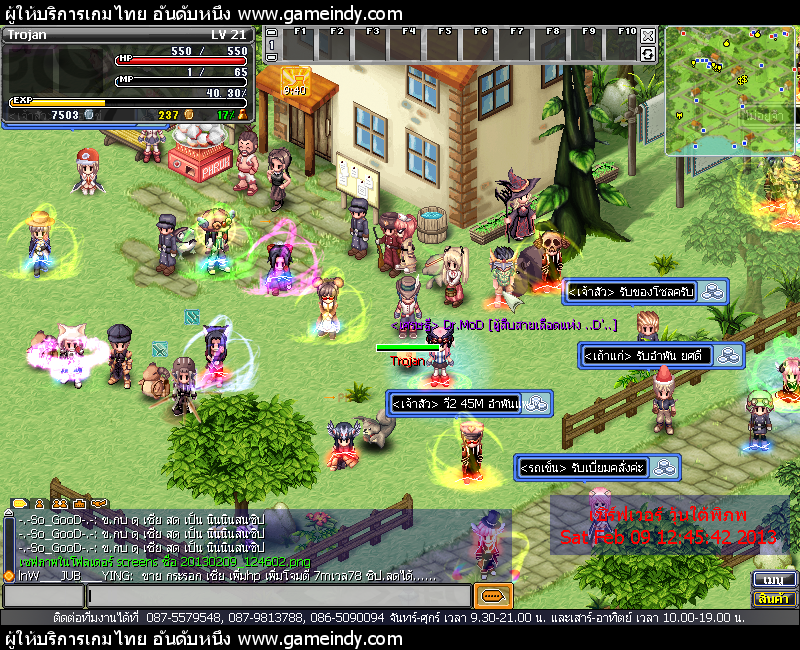The image size is (800, 650).
Task: Switch to the speech-bubble chat tab
Action: (19, 503)
